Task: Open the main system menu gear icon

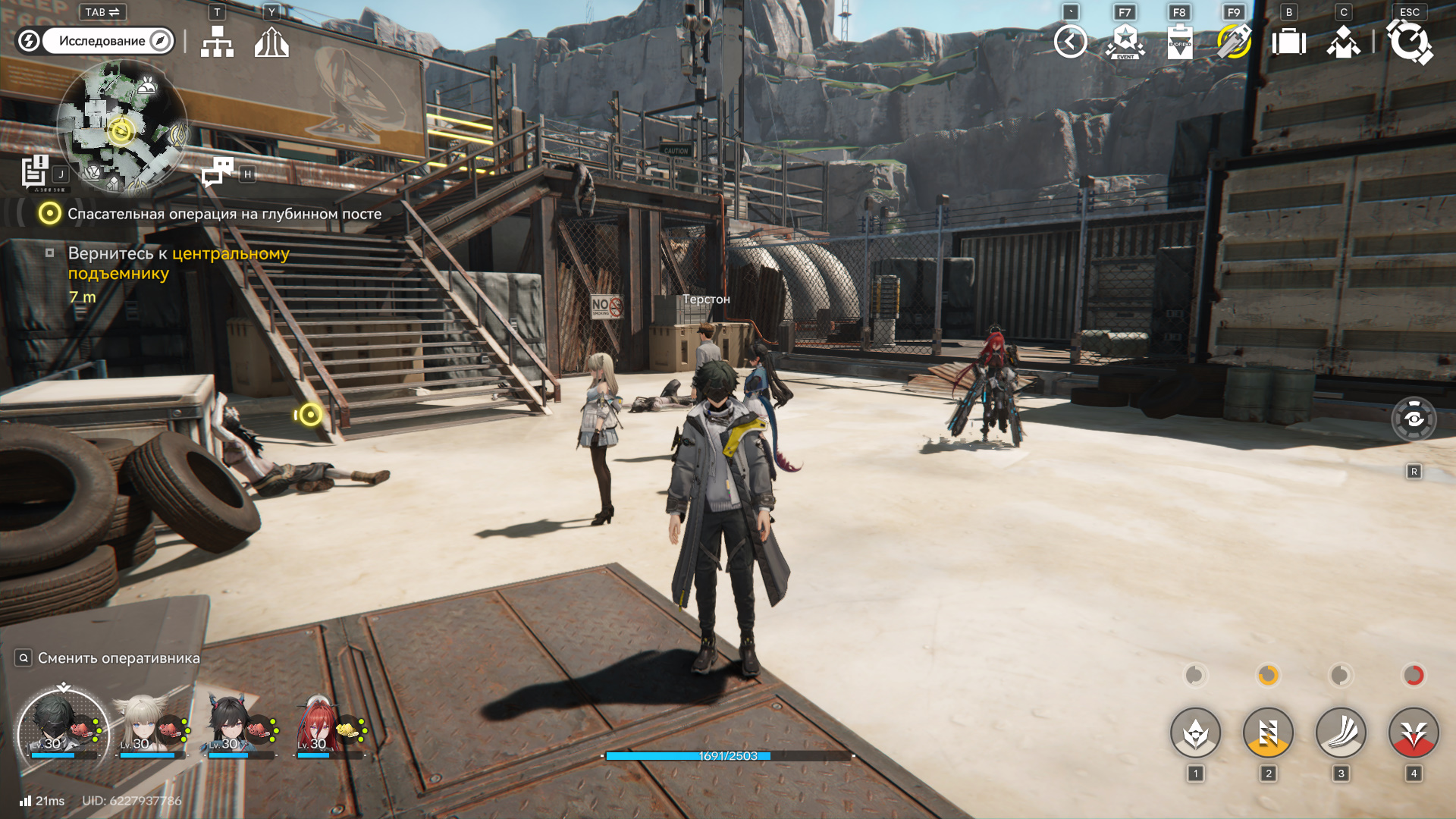Action: (1409, 42)
